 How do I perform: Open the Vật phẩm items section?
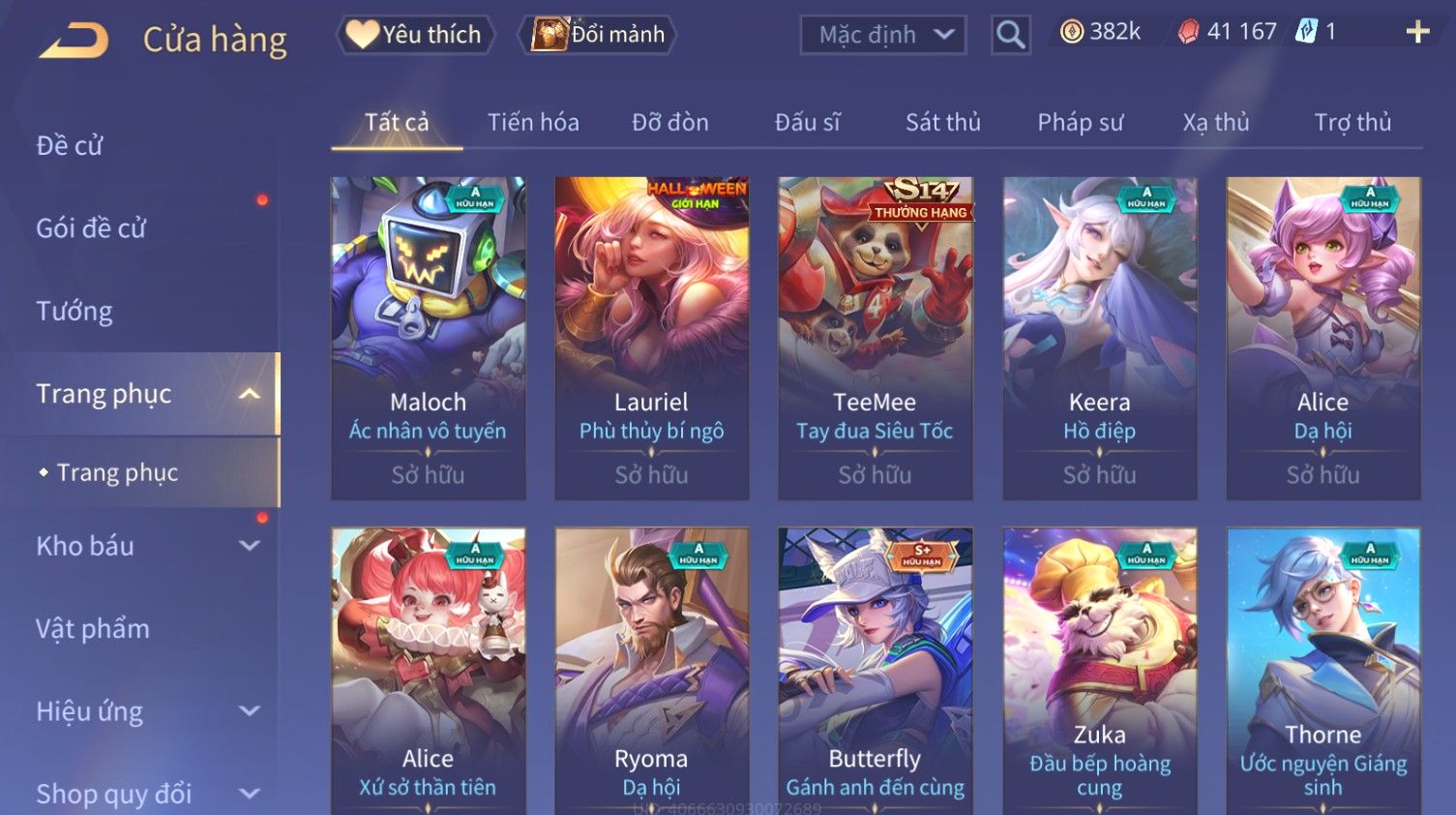point(93,629)
